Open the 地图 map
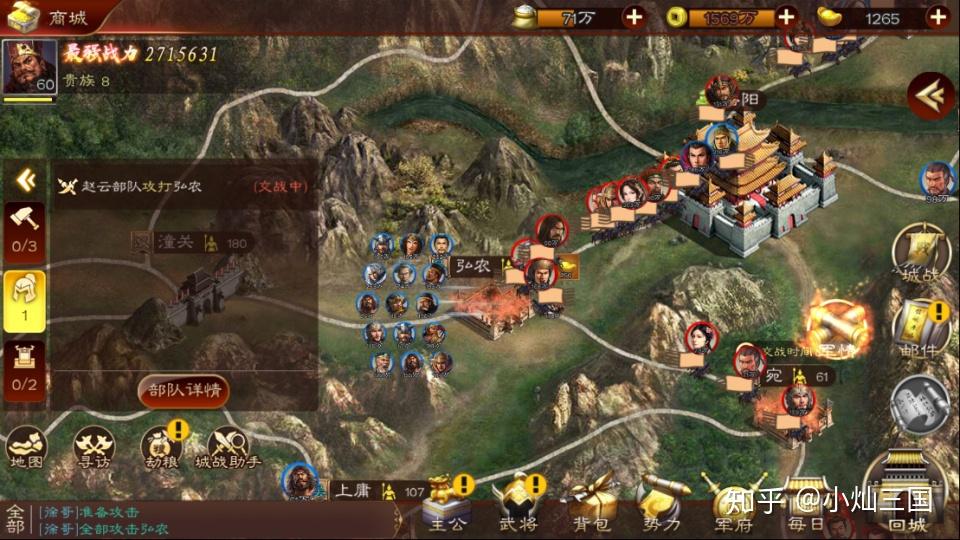Image resolution: width=960 pixels, height=540 pixels. 27,448
